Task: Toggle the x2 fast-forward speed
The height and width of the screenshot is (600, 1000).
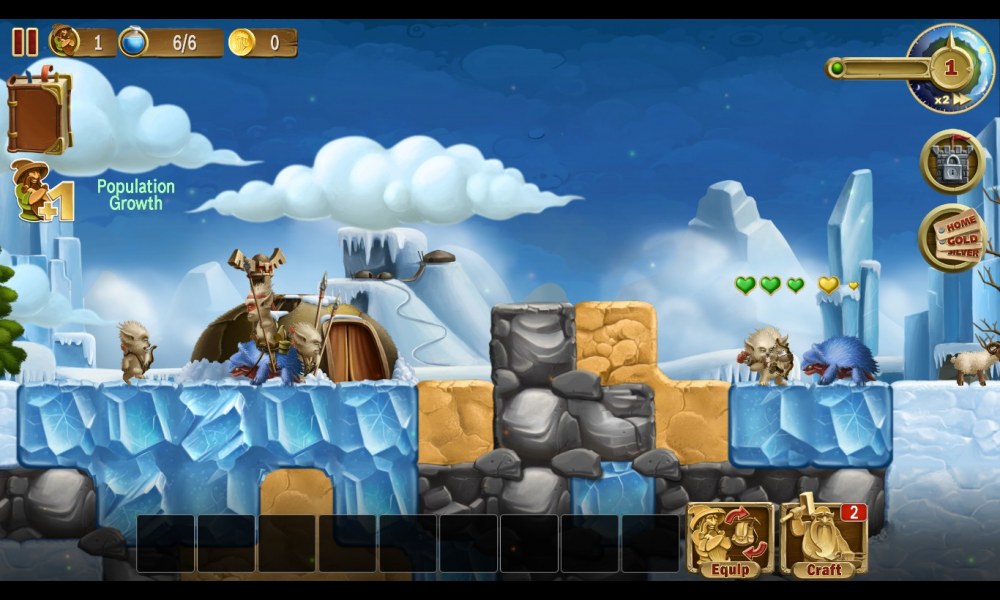Action: pyautogui.click(x=951, y=100)
